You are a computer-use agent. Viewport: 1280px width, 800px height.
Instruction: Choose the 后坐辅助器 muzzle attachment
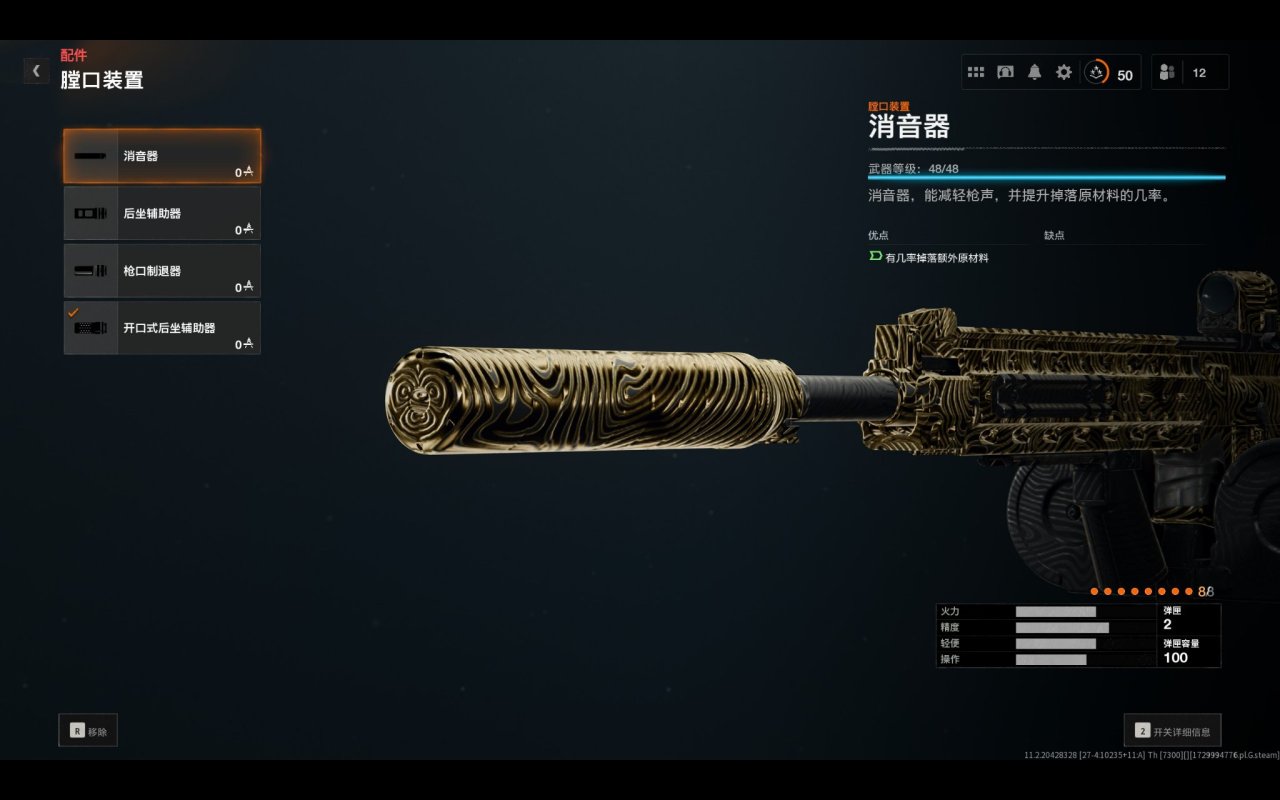(x=162, y=213)
